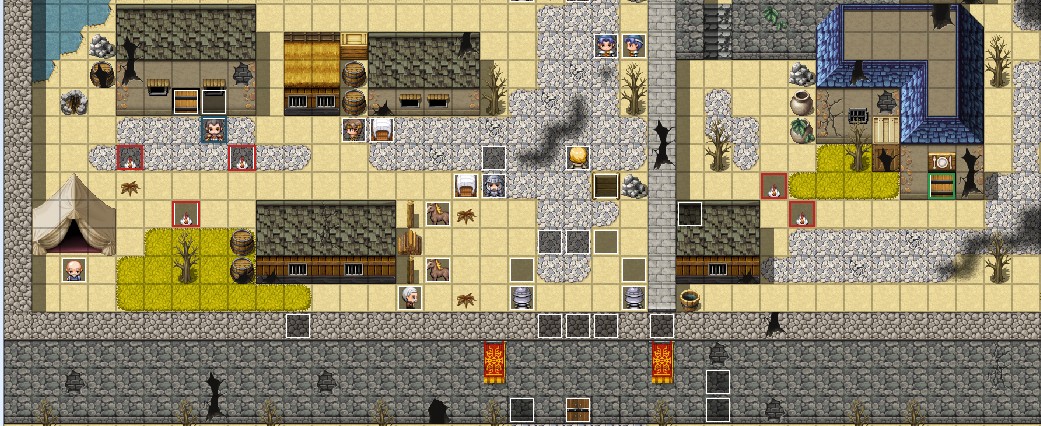Image resolution: width=1041 pixels, height=426 pixels.
Task: Select the green-bordered chest event tile
Action: coord(940,185)
